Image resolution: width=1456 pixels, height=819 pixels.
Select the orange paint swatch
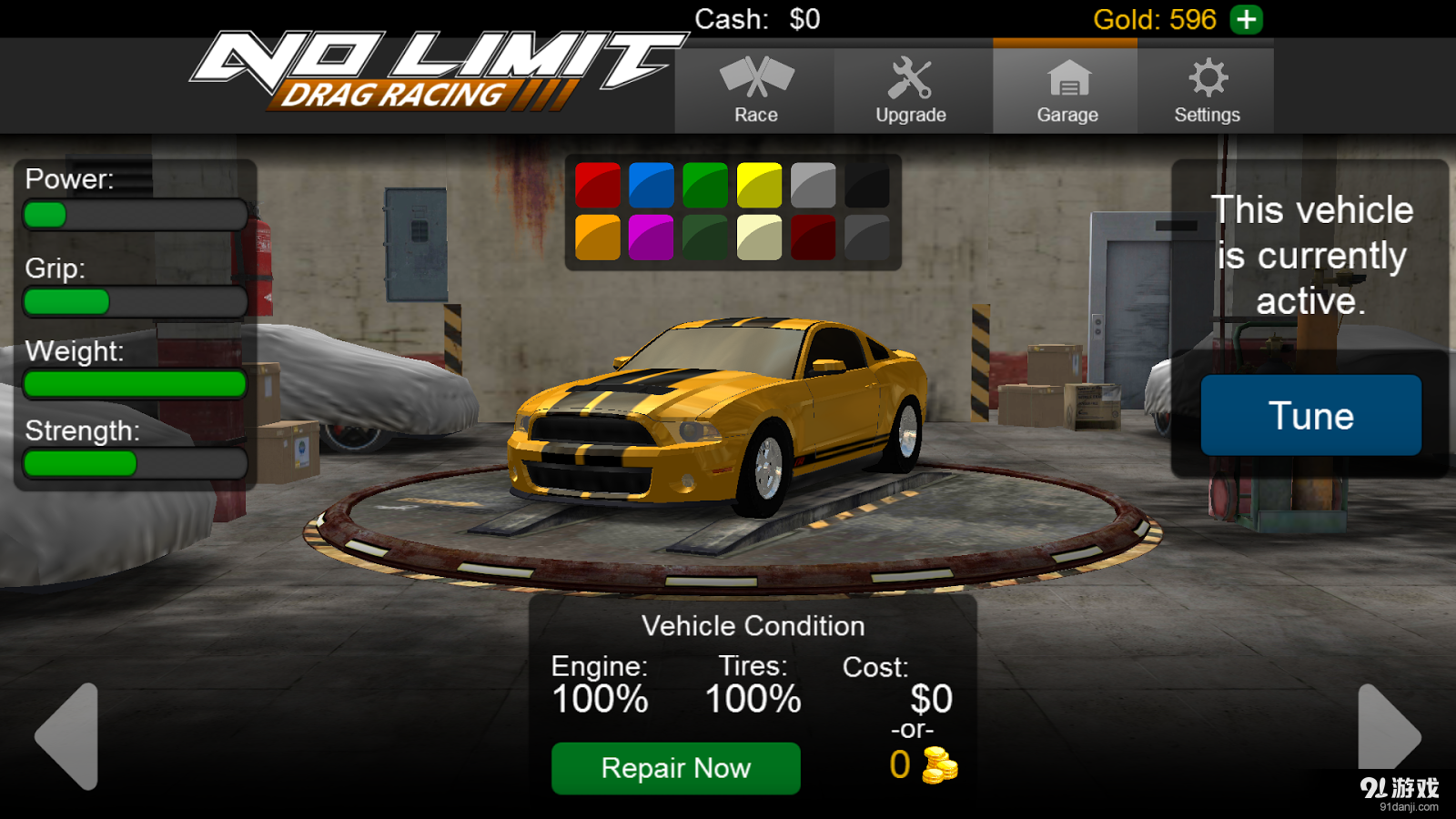pyautogui.click(x=598, y=238)
